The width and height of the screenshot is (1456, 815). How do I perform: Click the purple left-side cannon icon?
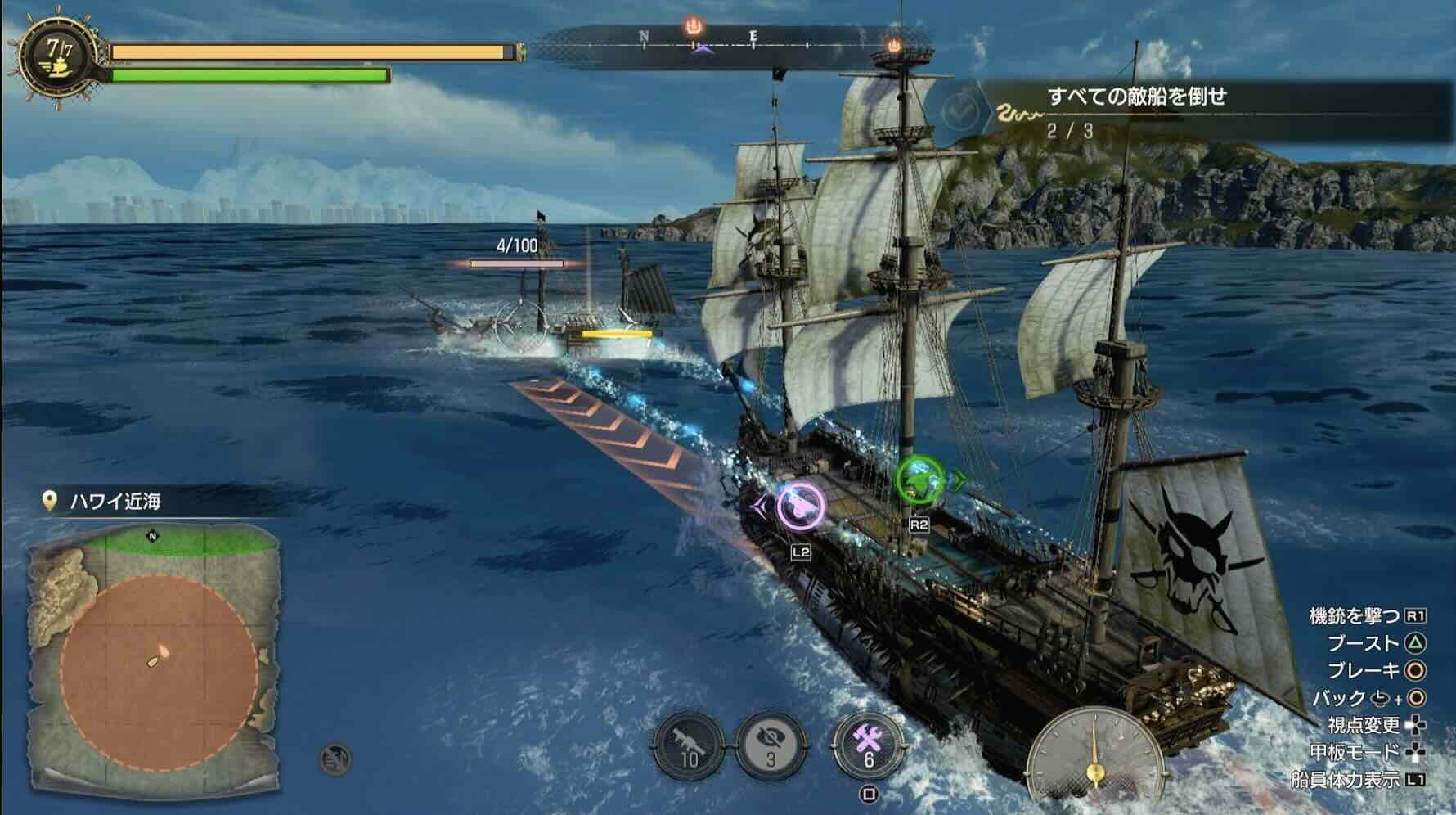click(800, 503)
